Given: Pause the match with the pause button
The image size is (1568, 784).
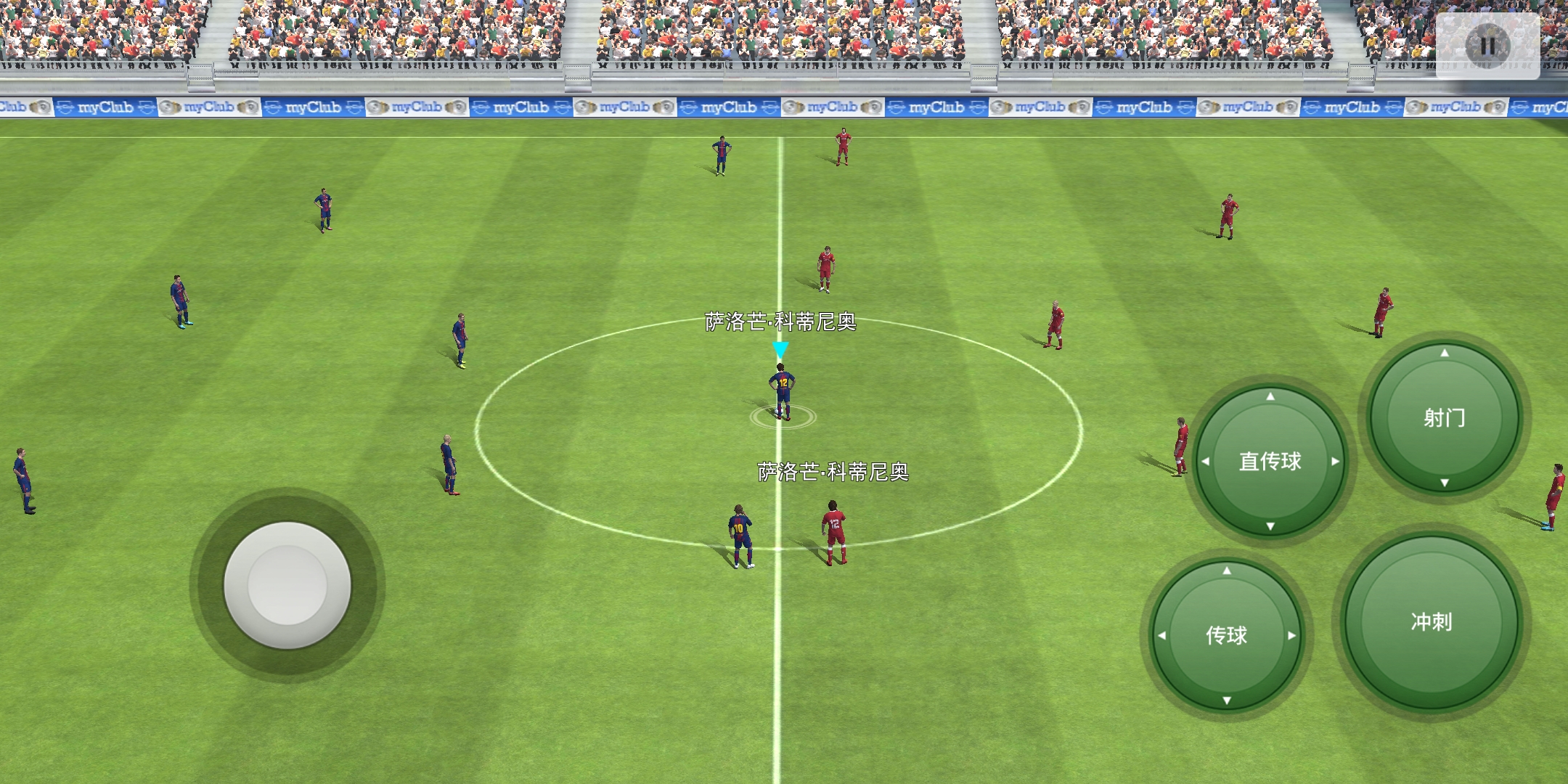Looking at the screenshot, I should [x=1487, y=46].
